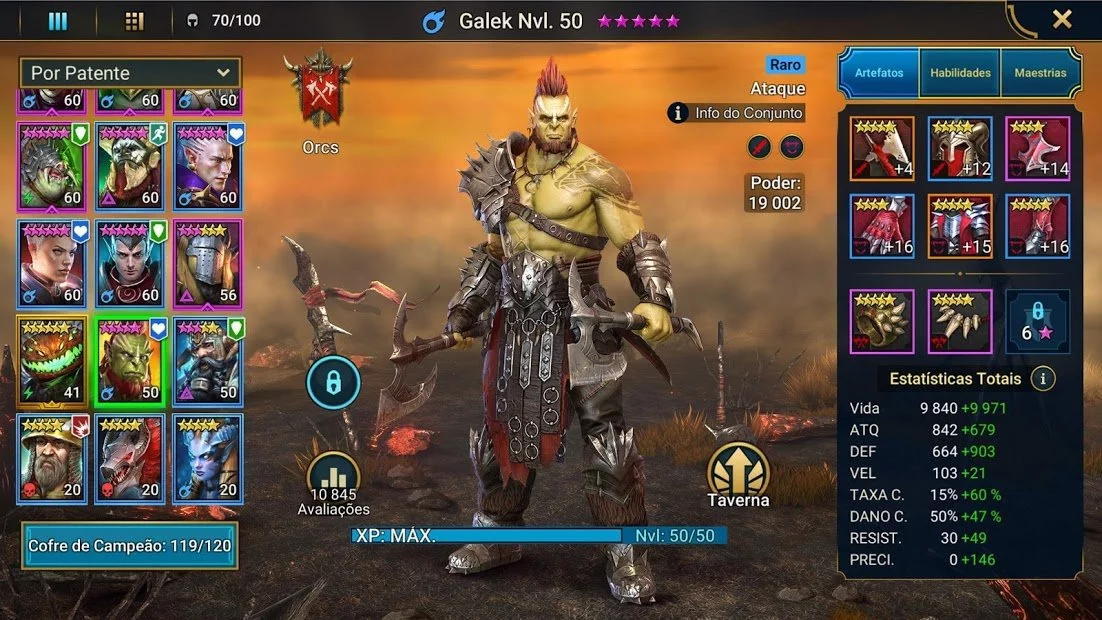Switch to the grid view icon
This screenshot has width=1102, height=620.
[x=134, y=20]
